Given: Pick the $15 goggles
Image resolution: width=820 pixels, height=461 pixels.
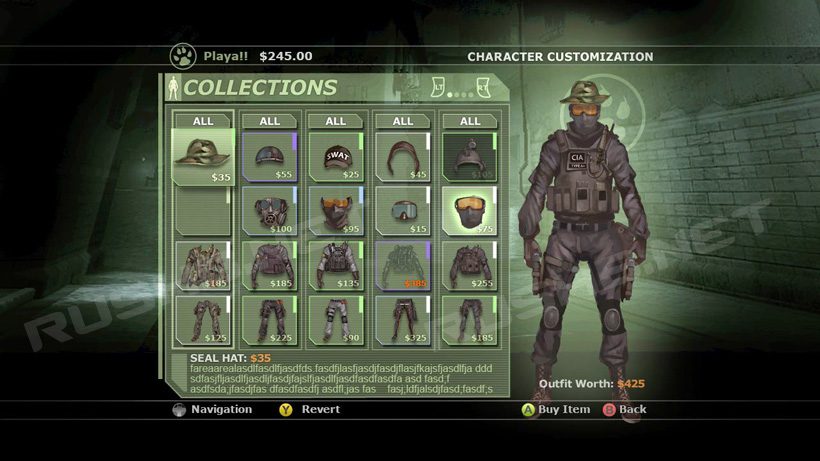Looking at the screenshot, I should 402,211.
